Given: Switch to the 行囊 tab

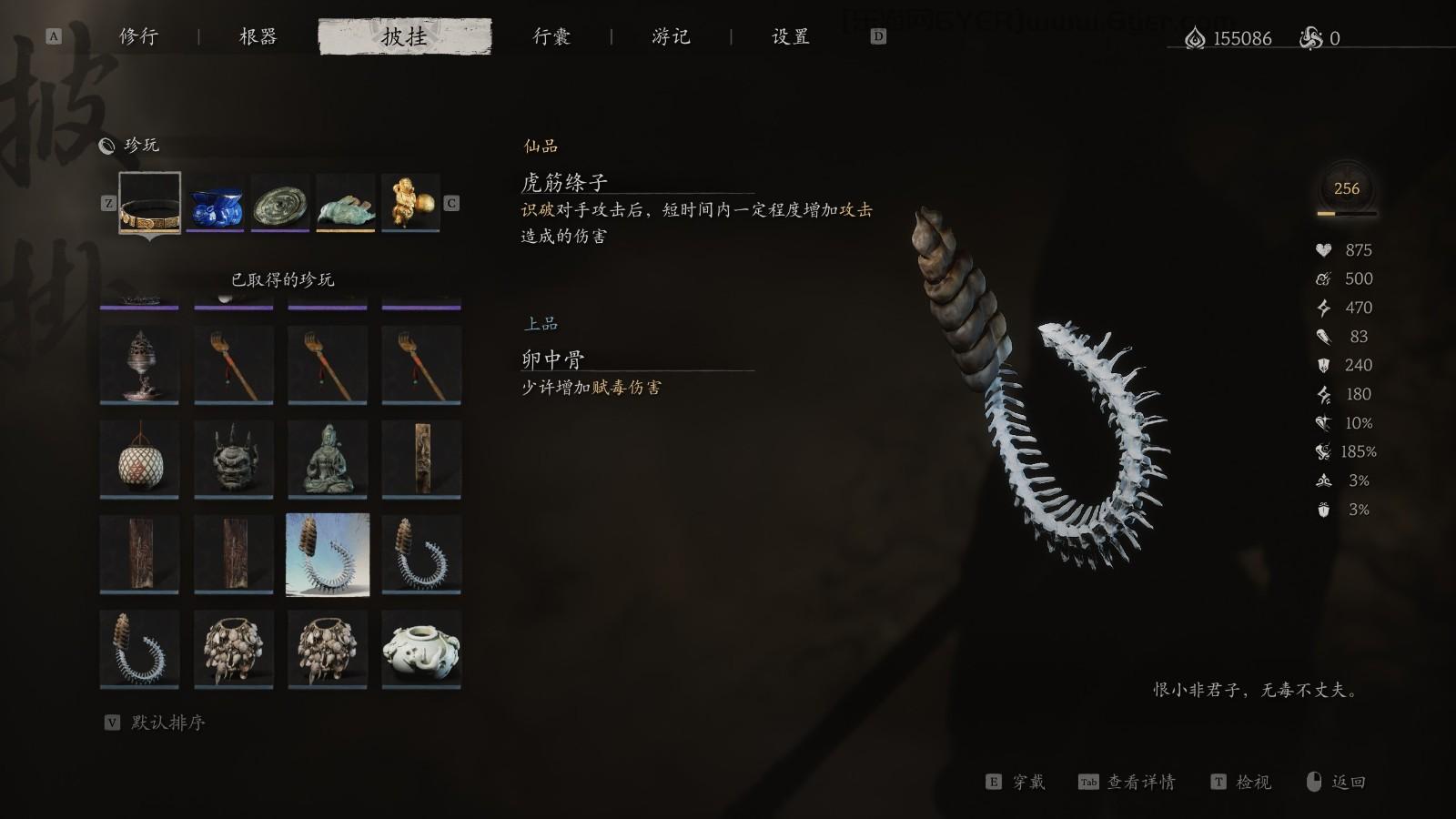Looking at the screenshot, I should (x=552, y=37).
